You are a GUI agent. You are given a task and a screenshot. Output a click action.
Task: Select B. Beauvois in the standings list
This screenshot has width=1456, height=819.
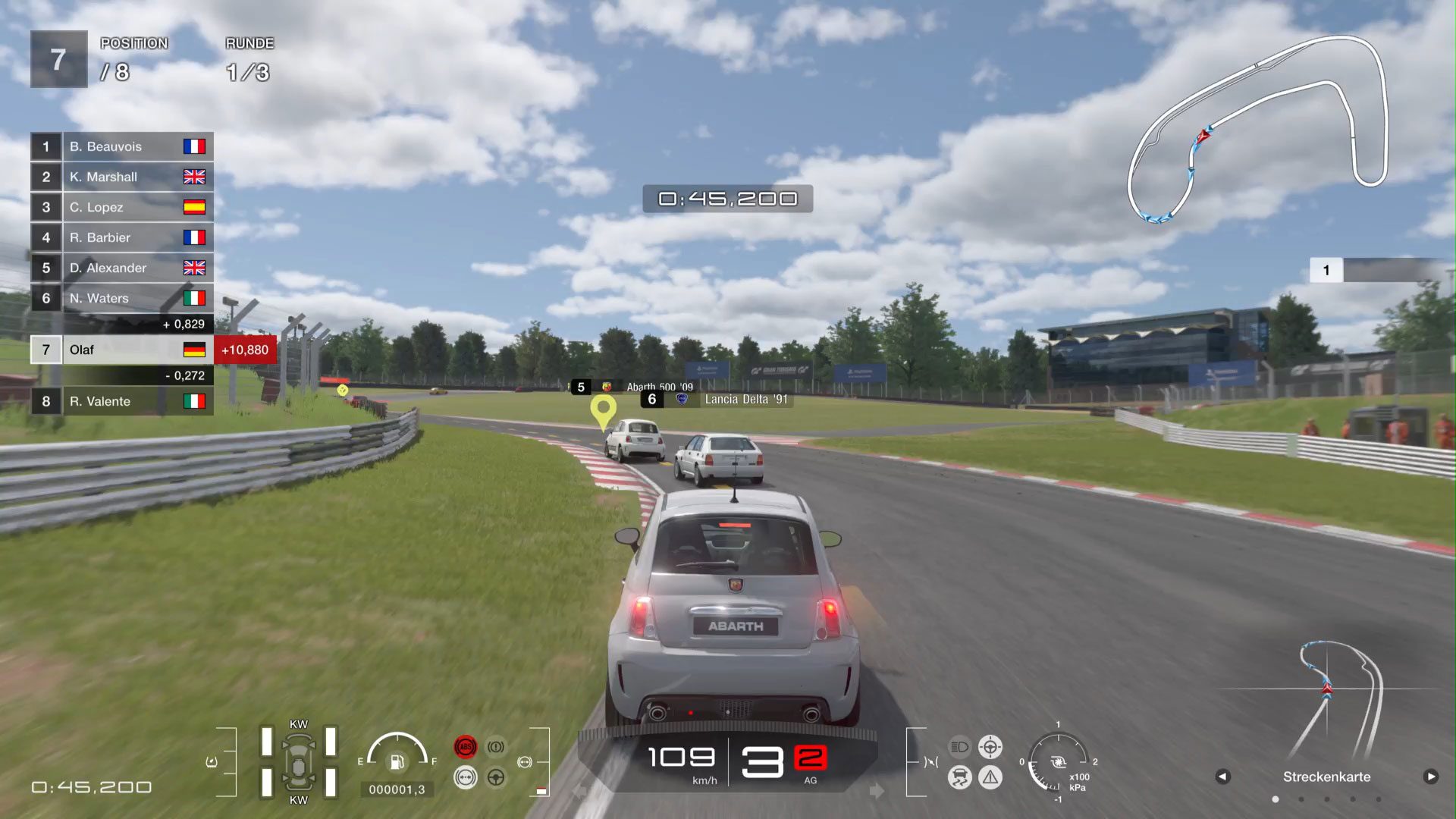point(121,146)
